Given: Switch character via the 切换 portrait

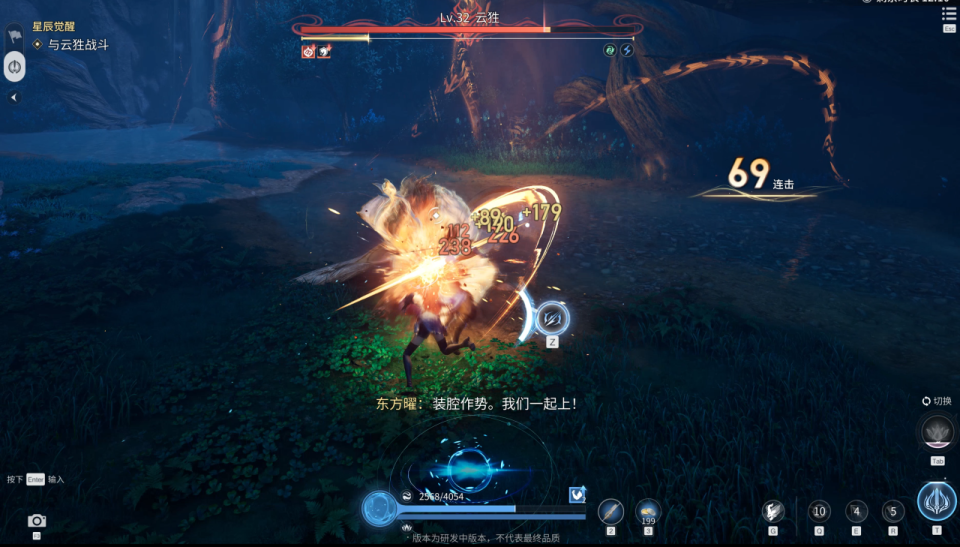Looking at the screenshot, I should click(938, 433).
